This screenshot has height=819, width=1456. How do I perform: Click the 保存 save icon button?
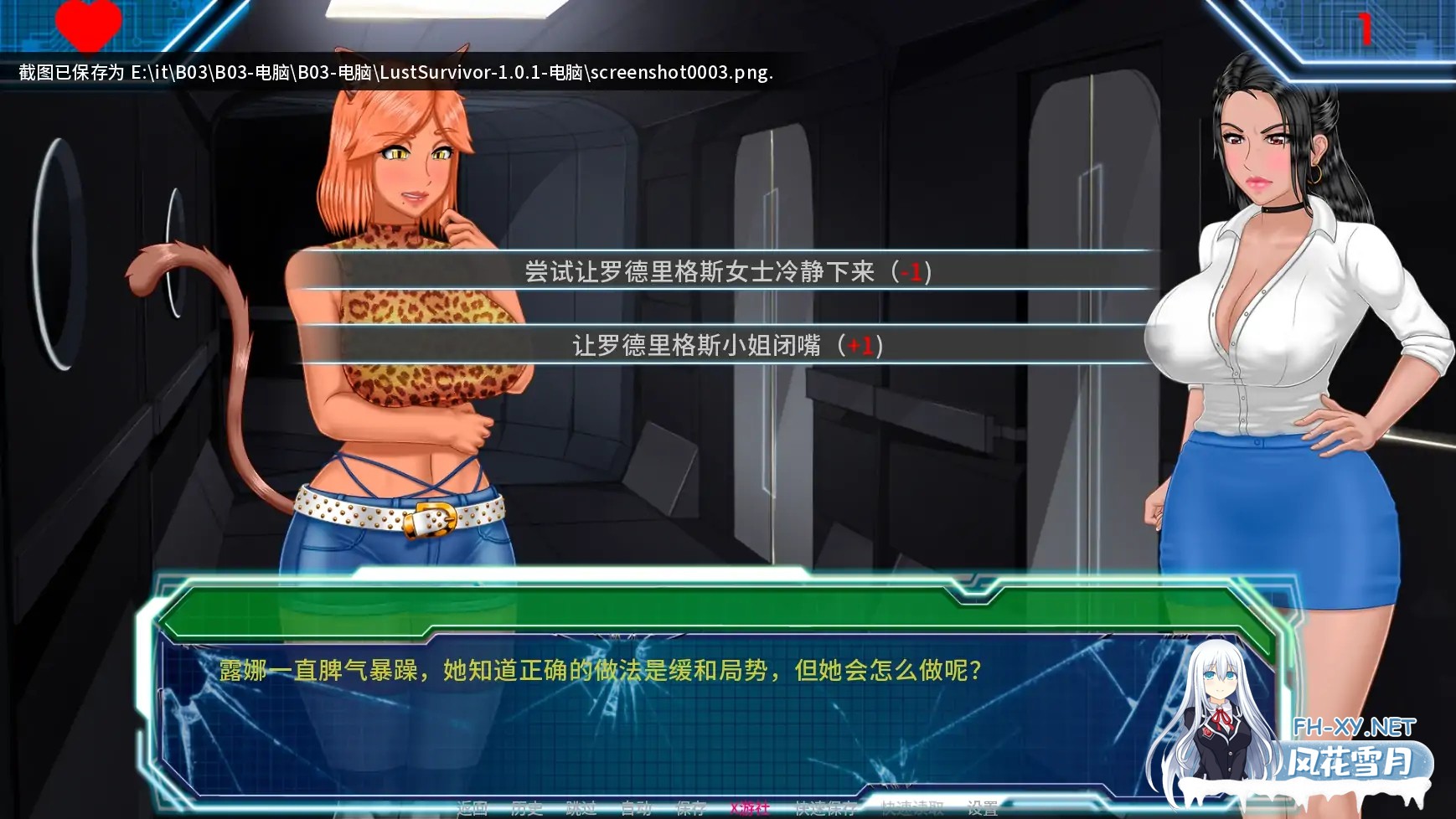coord(689,809)
